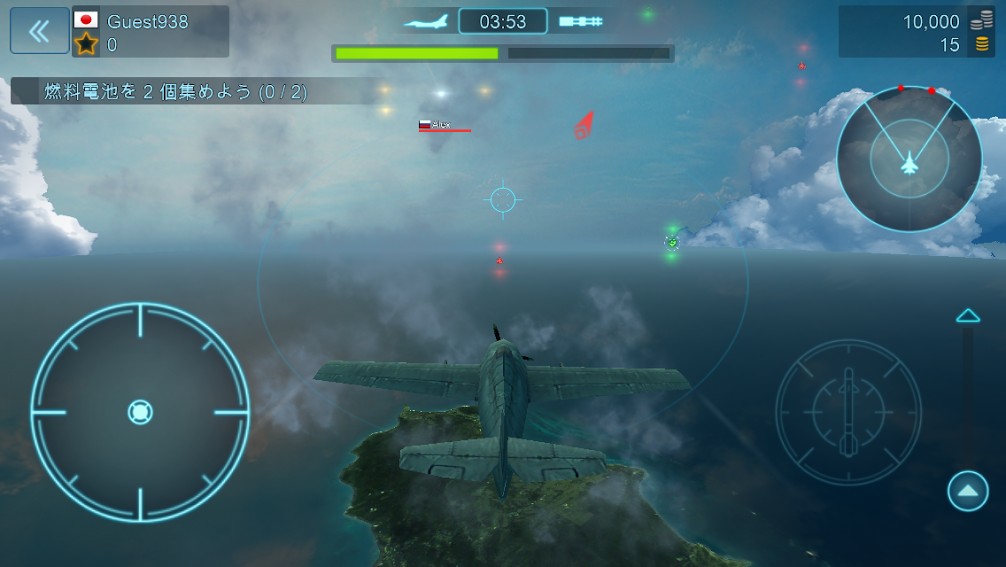Image resolution: width=1006 pixels, height=567 pixels.
Task: Click the double-arrow back button
Action: click(x=39, y=31)
